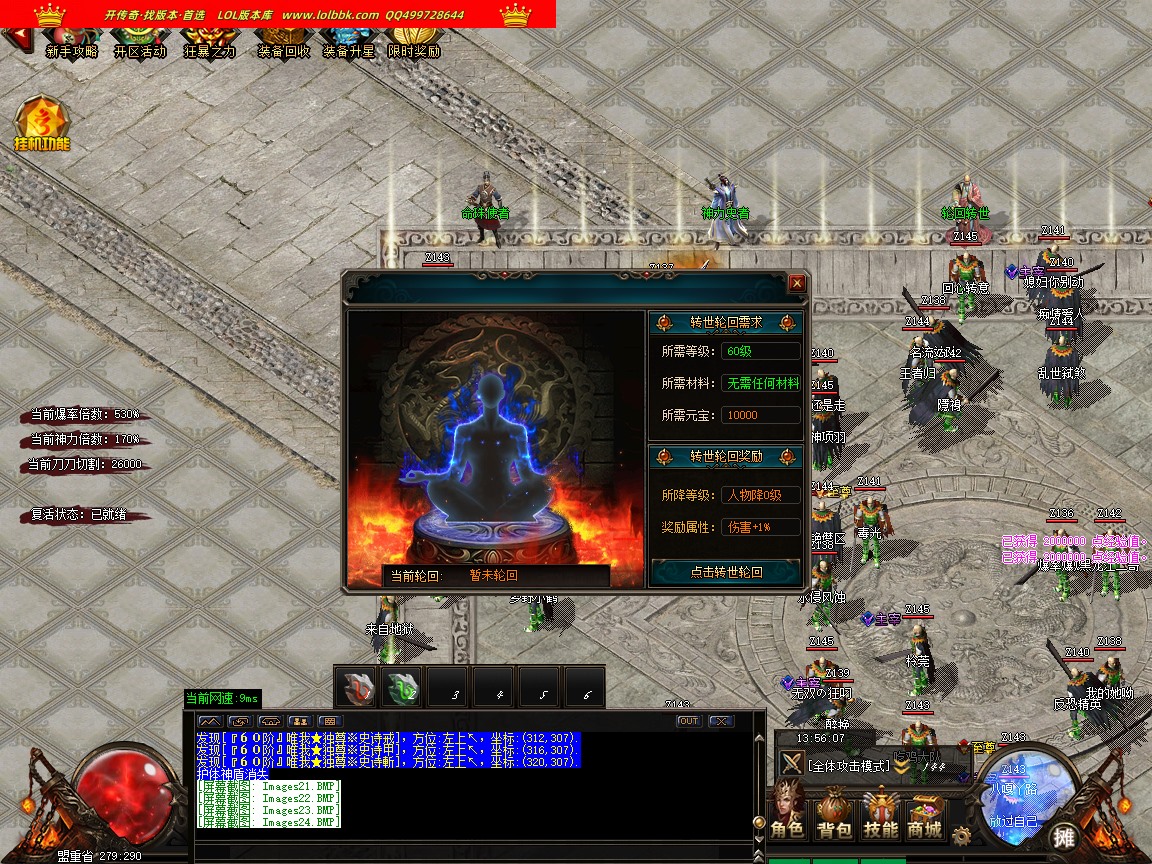The width and height of the screenshot is (1152, 864).
Task: Use the green potion in hotbar slot 2
Action: coord(403,688)
